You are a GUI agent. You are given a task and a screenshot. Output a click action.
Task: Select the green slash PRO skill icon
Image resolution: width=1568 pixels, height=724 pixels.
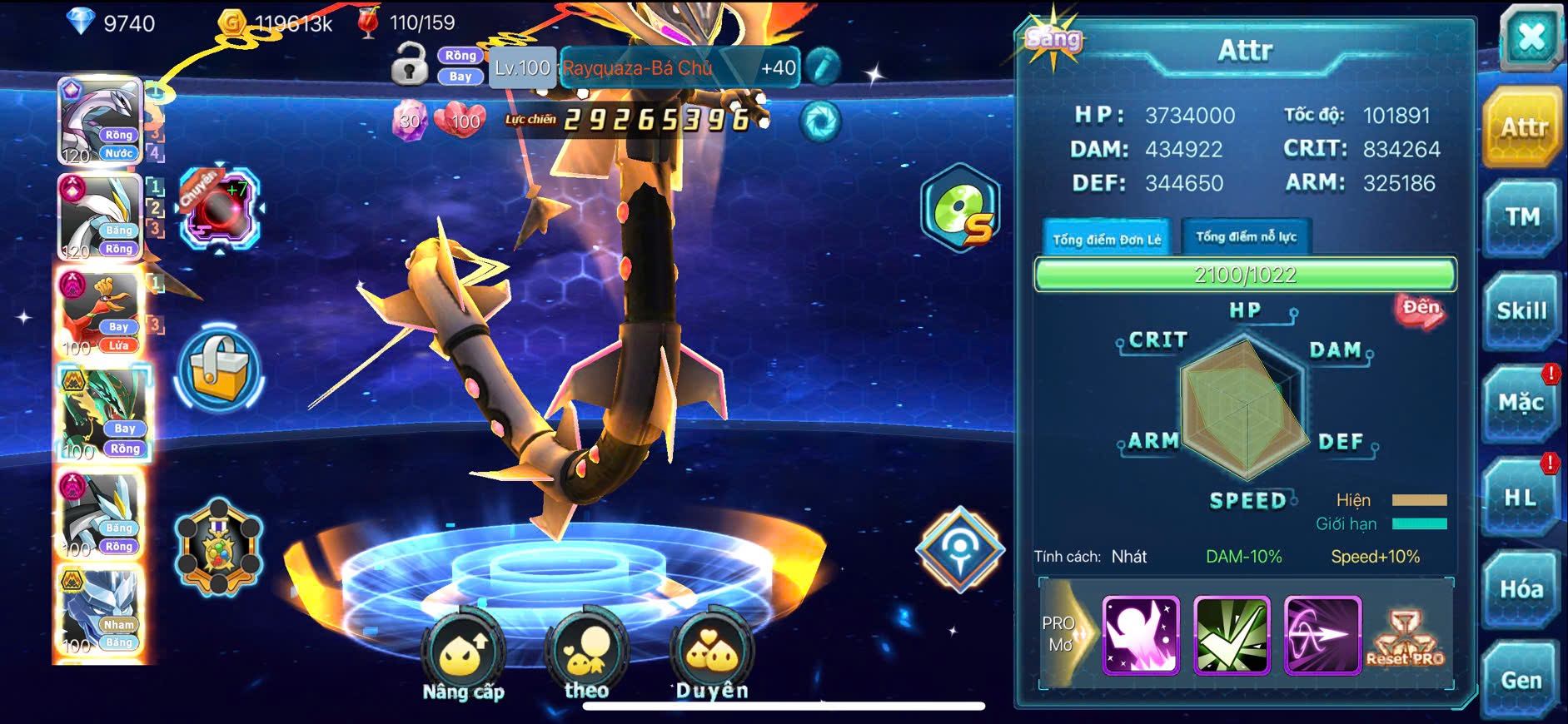click(1232, 635)
